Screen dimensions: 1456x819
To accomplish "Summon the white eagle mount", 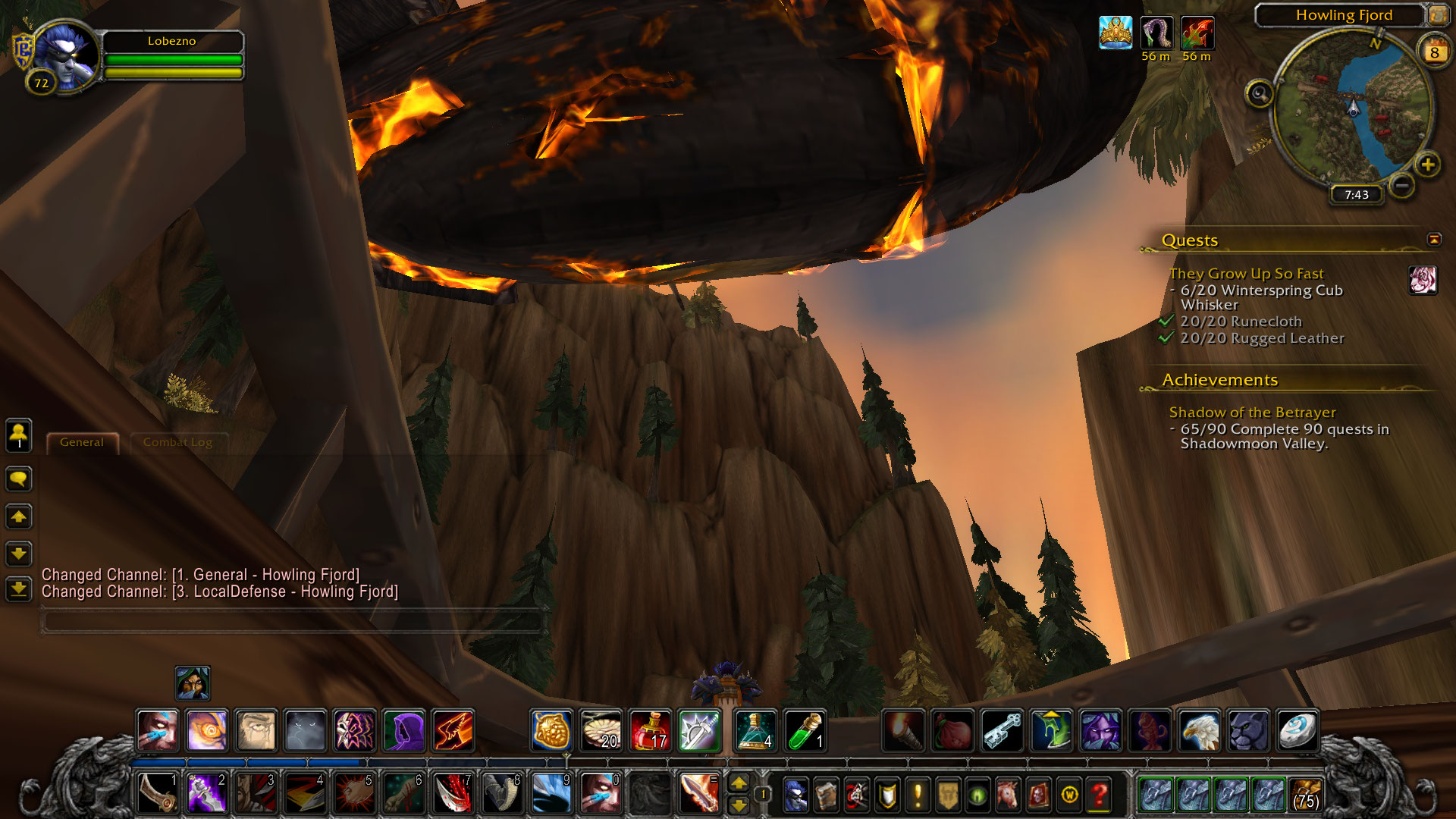I will [x=1199, y=731].
